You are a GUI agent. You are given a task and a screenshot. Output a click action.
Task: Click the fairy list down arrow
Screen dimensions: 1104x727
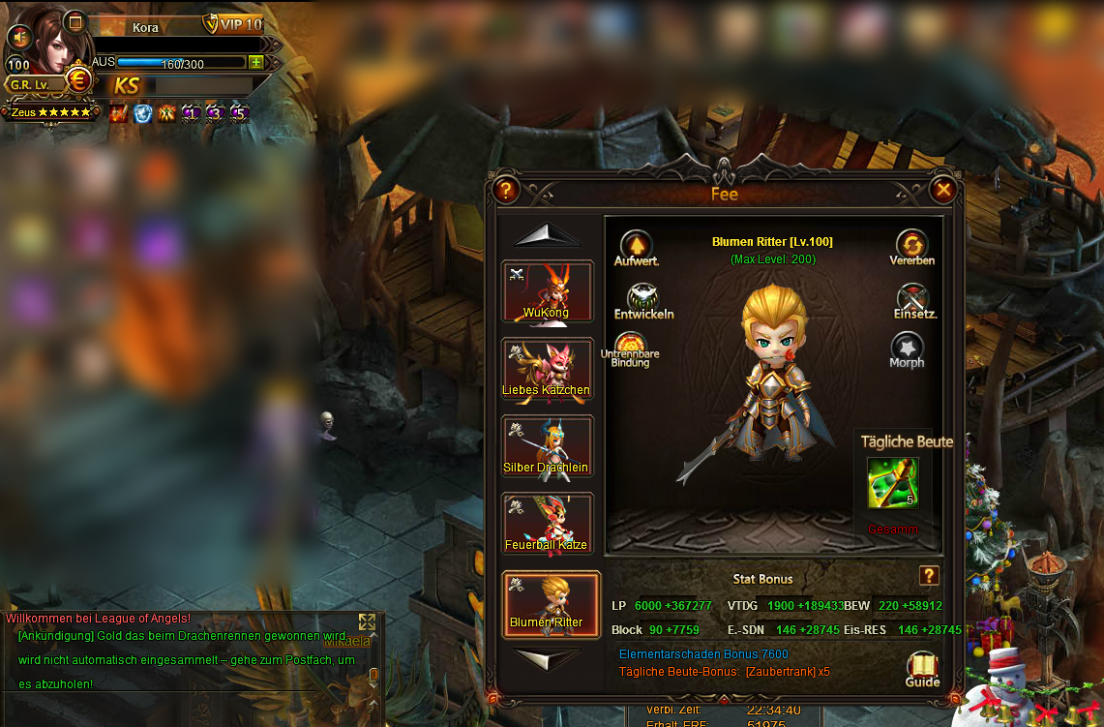[546, 658]
